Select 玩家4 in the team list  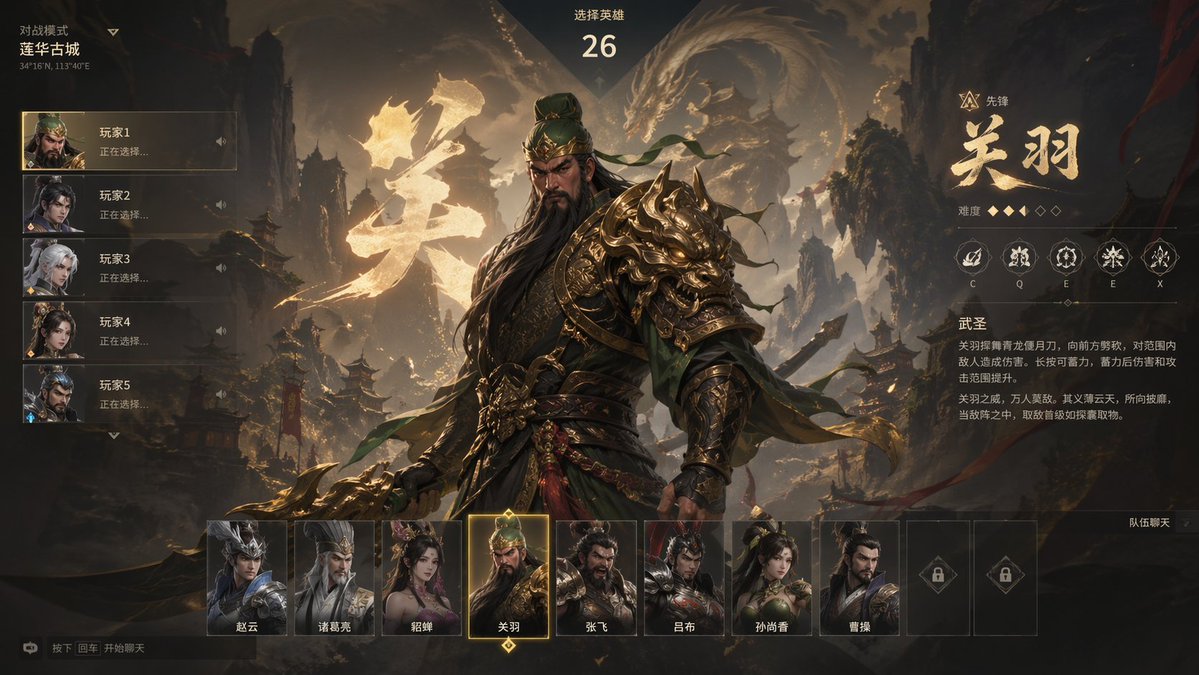(x=129, y=331)
